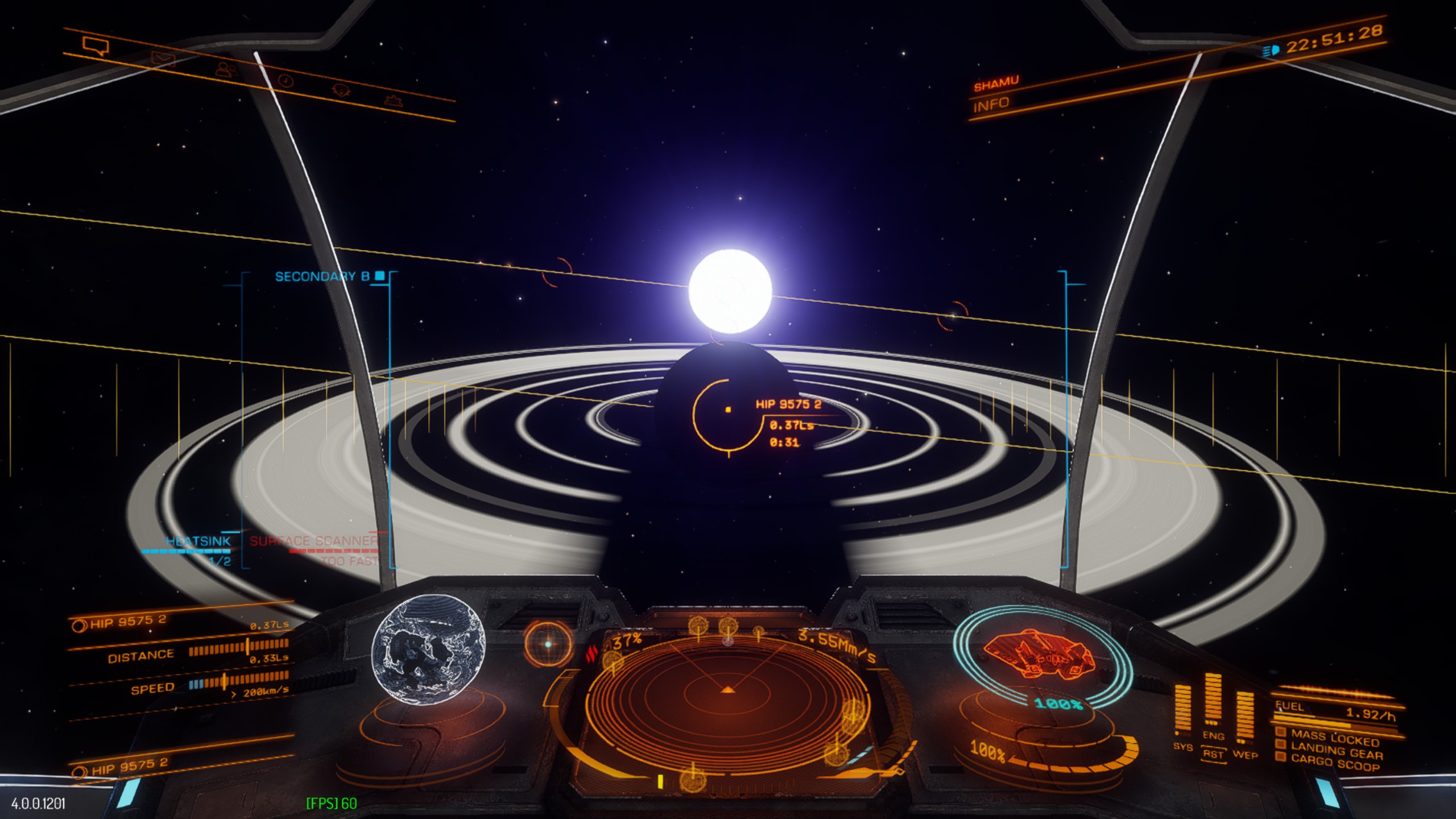Select the ENG power distributor column

point(1213,705)
